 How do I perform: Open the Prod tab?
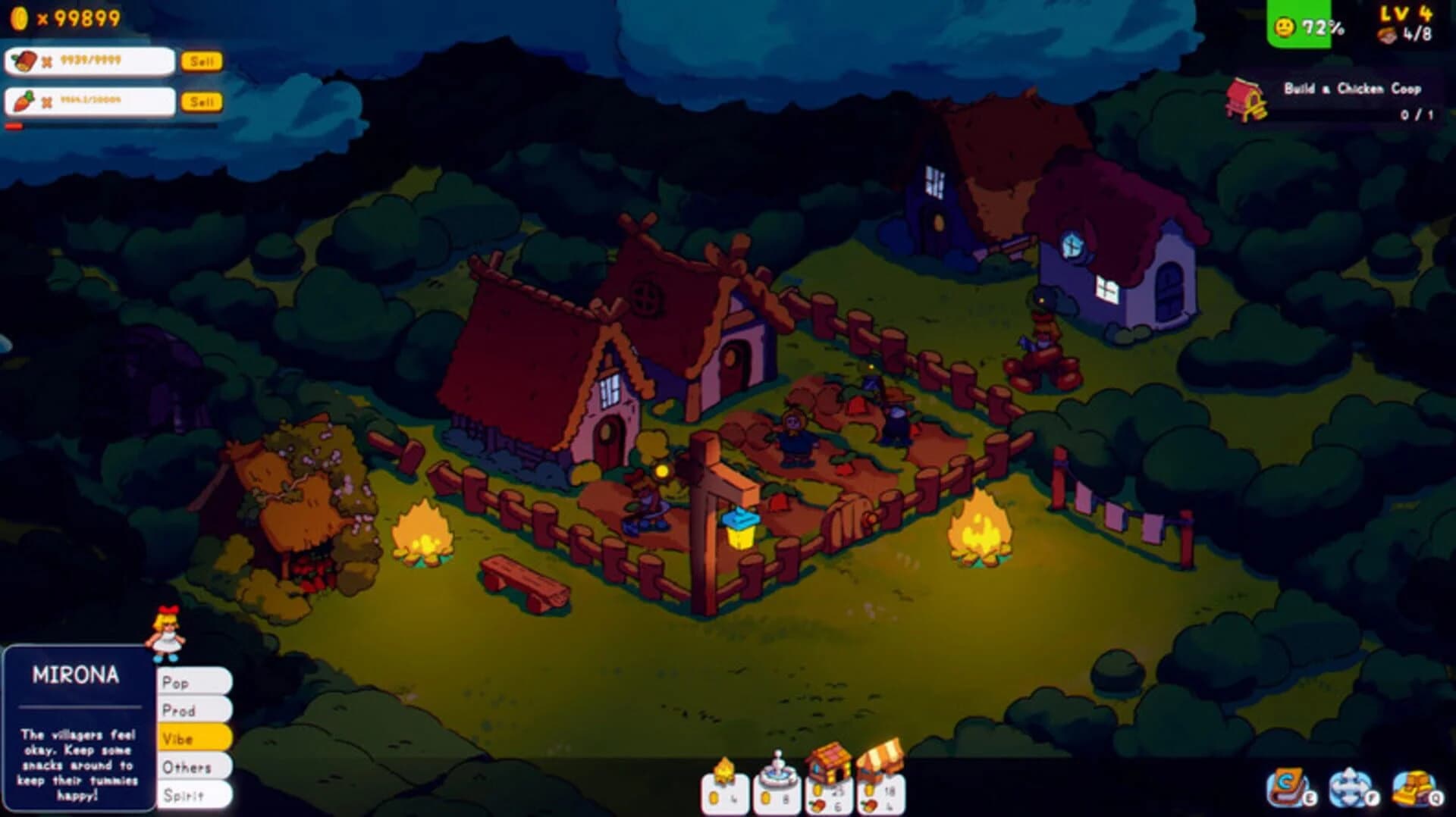(193, 710)
